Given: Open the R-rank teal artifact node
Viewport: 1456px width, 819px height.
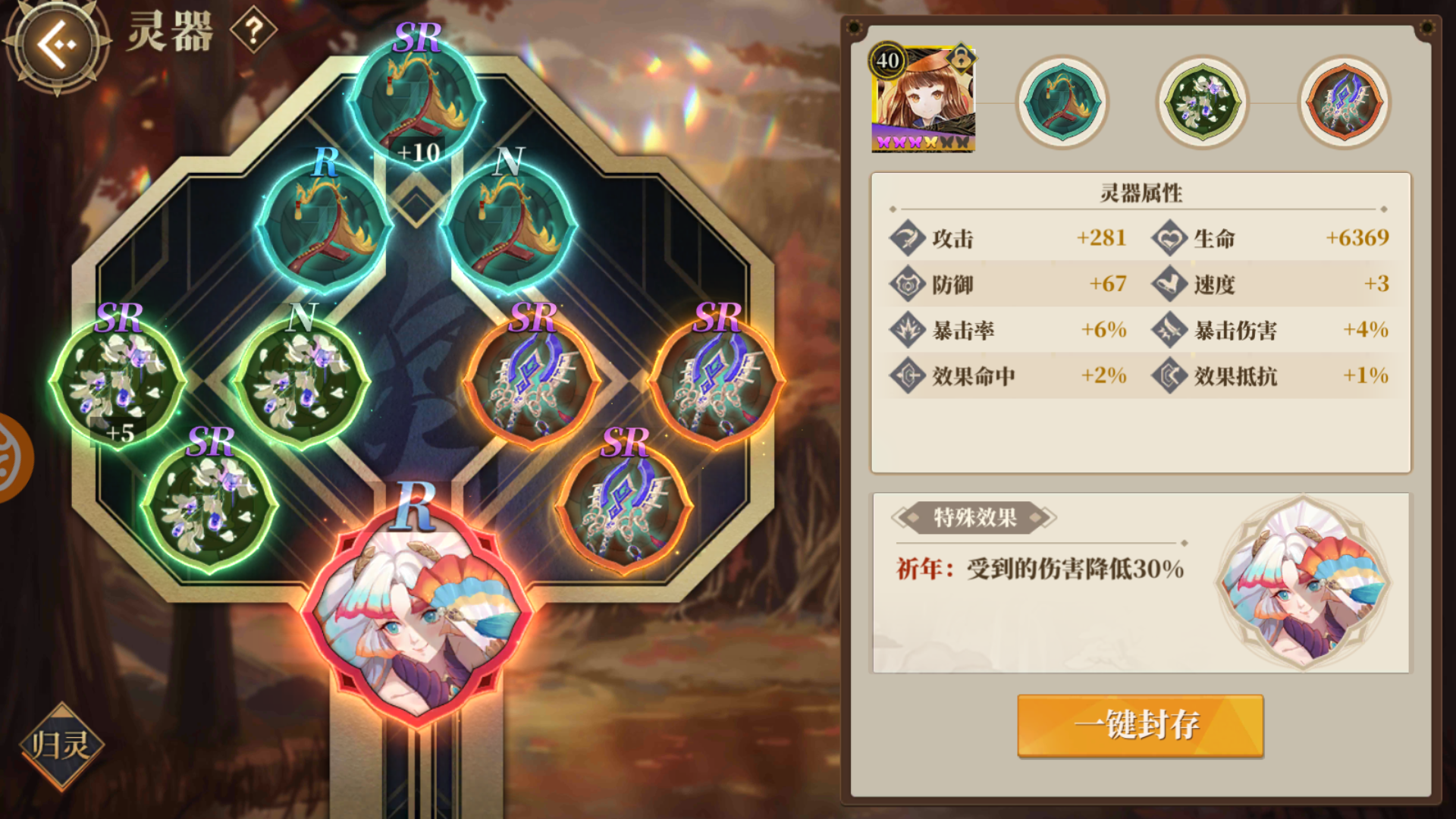Looking at the screenshot, I should (323, 227).
